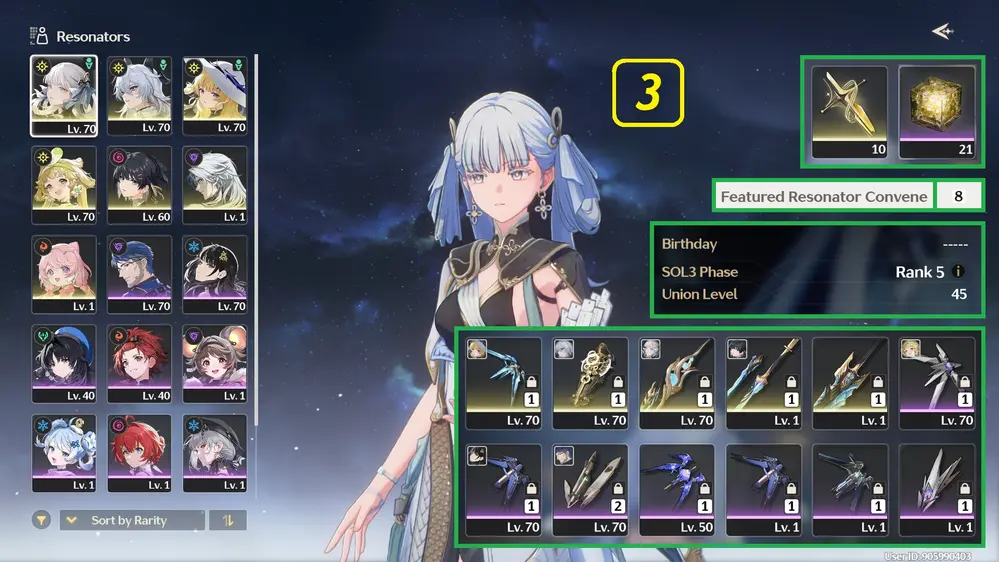Show SOL3 Phase info icon details
This screenshot has width=999, height=562.
pyautogui.click(x=959, y=271)
